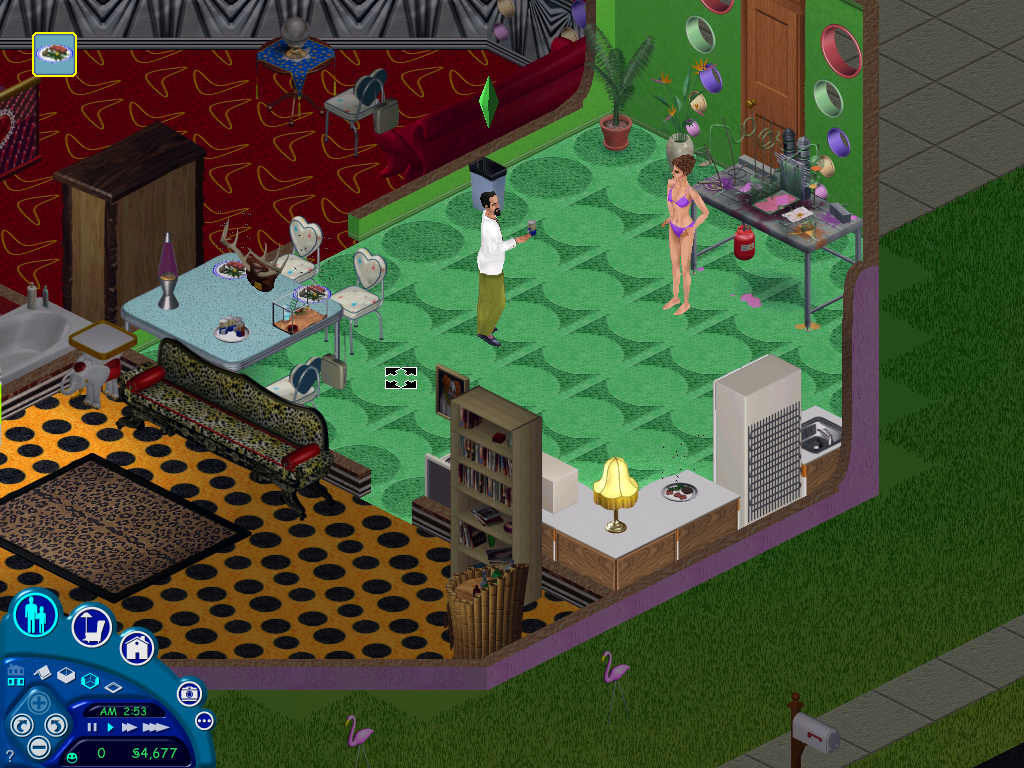Show the roof view

[x=44, y=674]
